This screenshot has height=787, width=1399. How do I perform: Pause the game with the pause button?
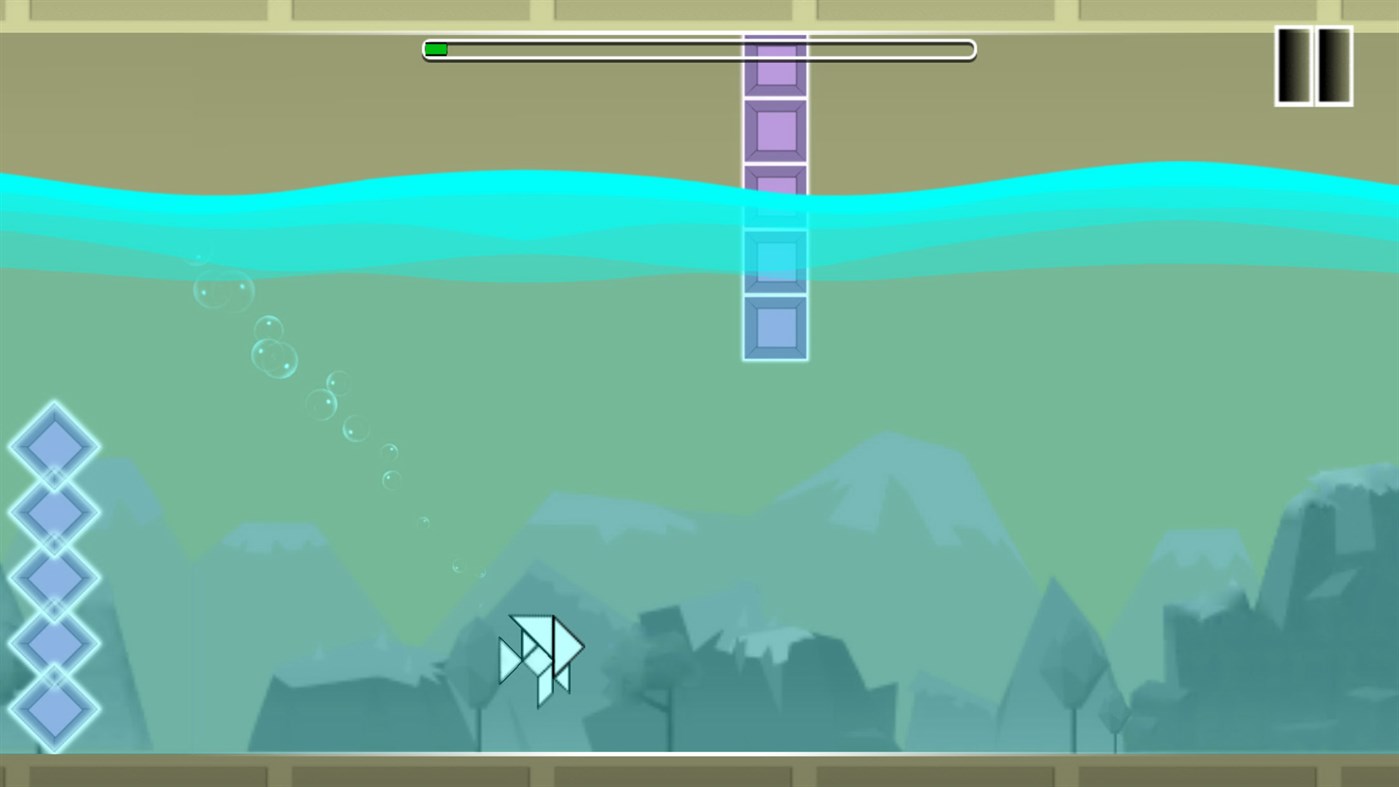point(1311,65)
